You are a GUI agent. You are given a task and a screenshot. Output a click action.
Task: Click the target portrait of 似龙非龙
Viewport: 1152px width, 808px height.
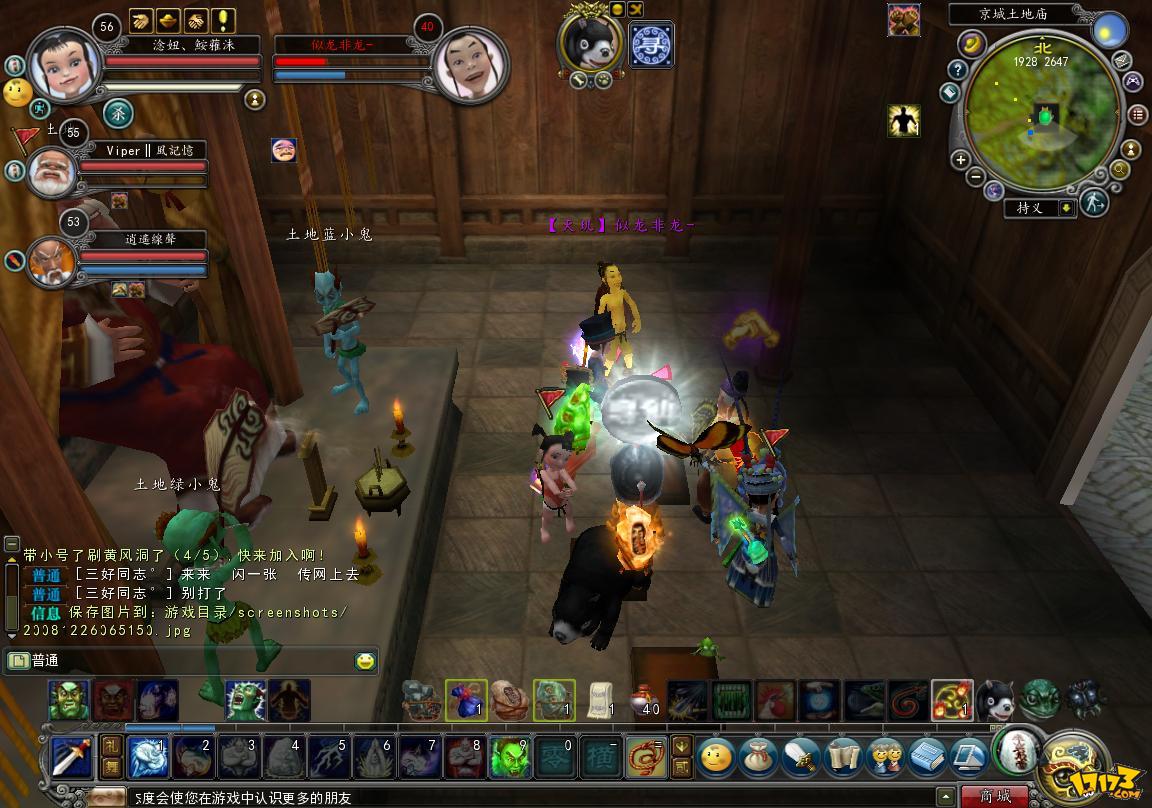pyautogui.click(x=470, y=64)
